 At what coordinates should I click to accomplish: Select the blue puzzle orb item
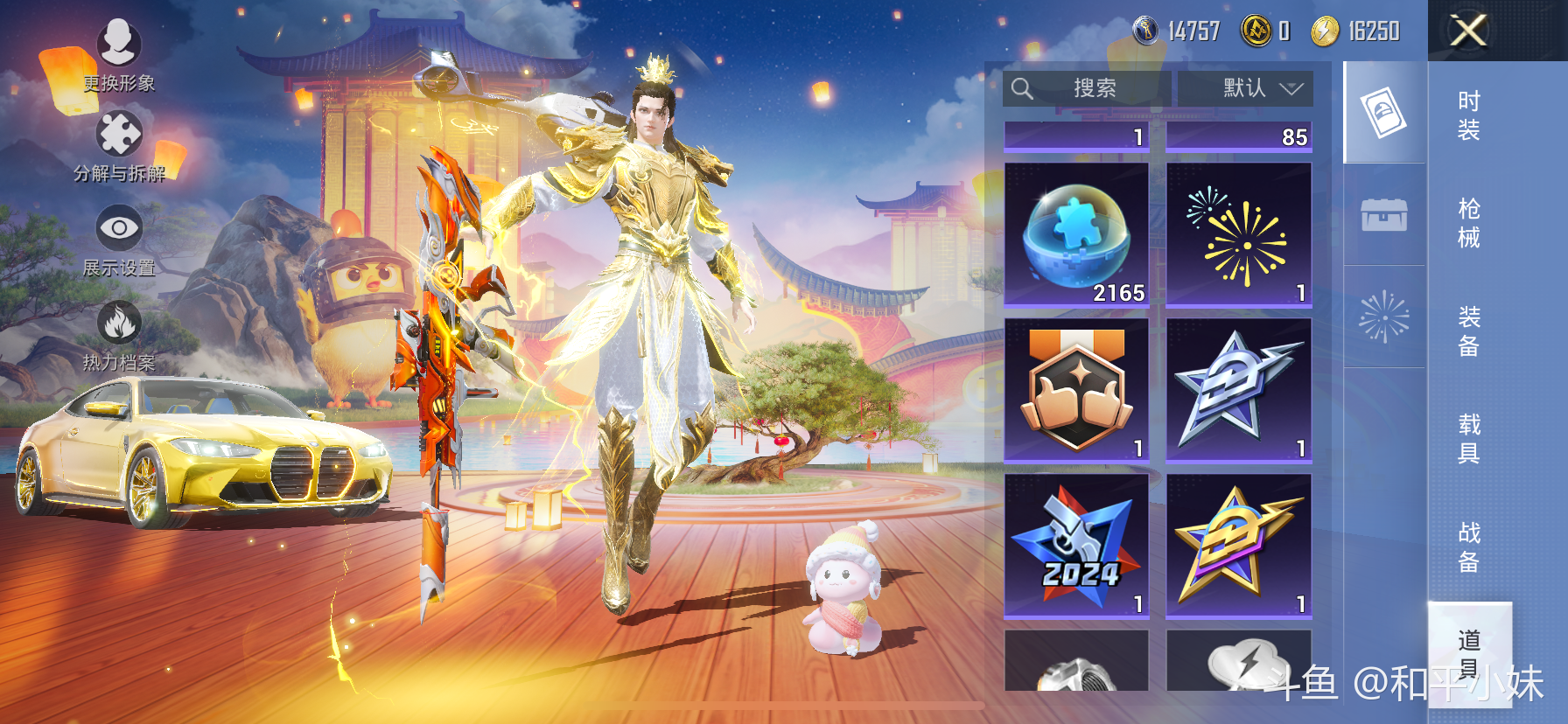[1076, 234]
